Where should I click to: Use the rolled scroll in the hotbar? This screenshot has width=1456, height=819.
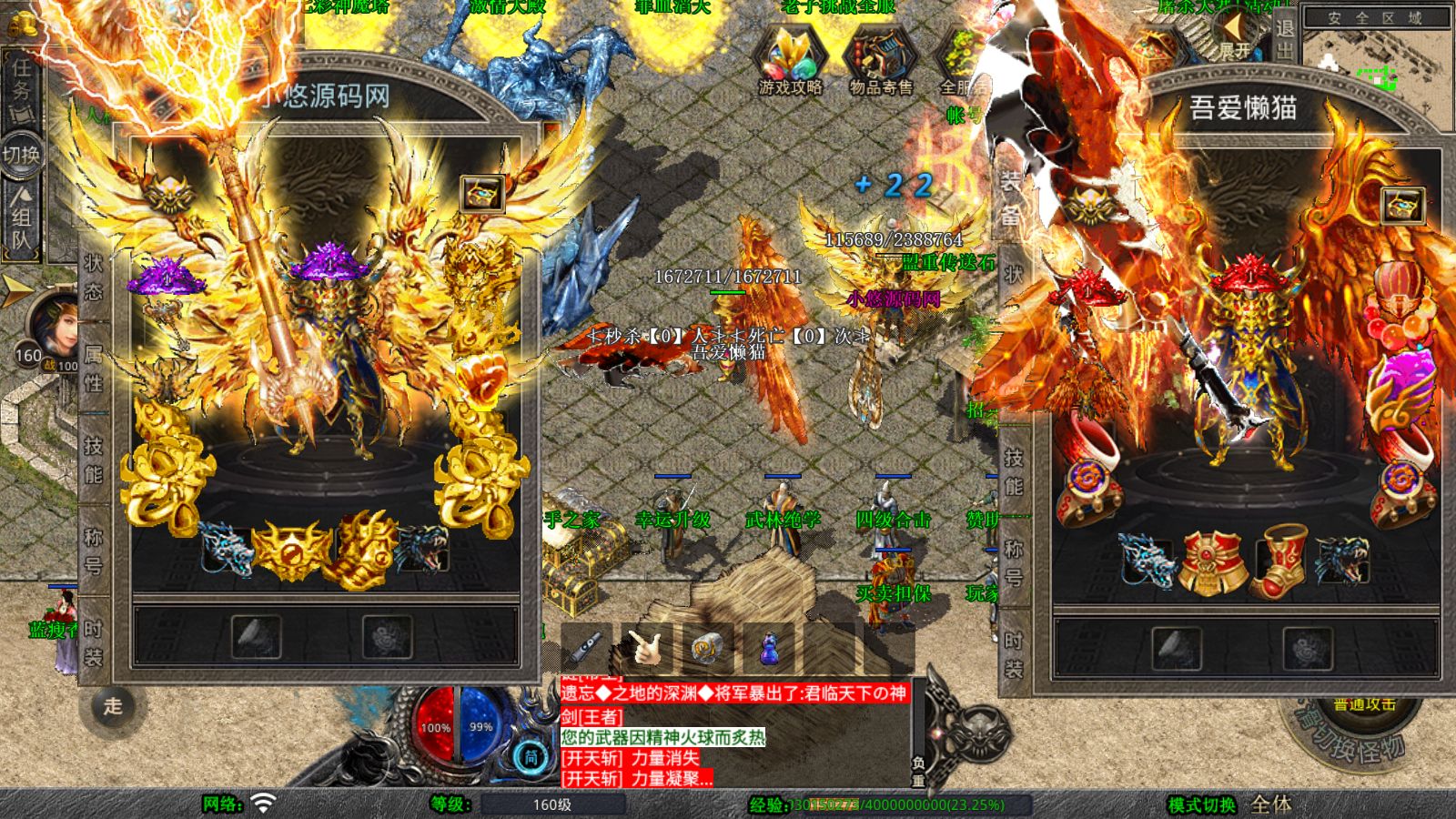click(x=707, y=649)
